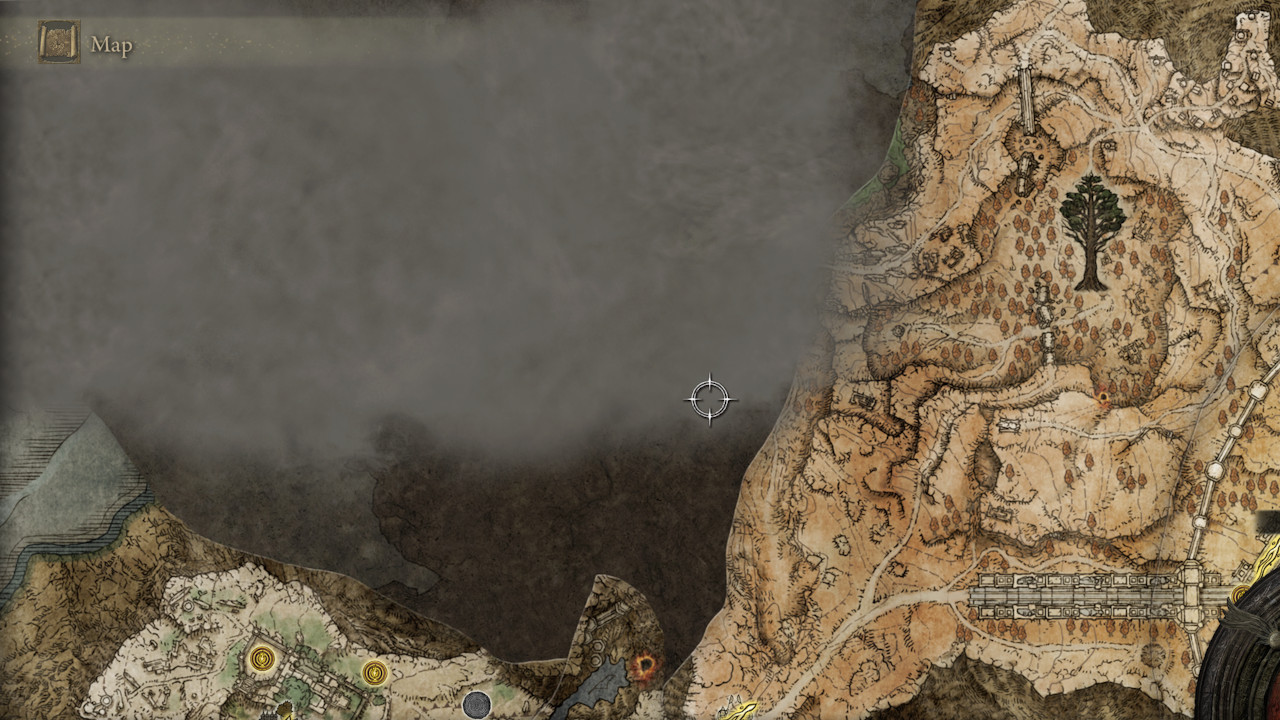Click the small orange glow marker on eastern hills

click(1103, 397)
